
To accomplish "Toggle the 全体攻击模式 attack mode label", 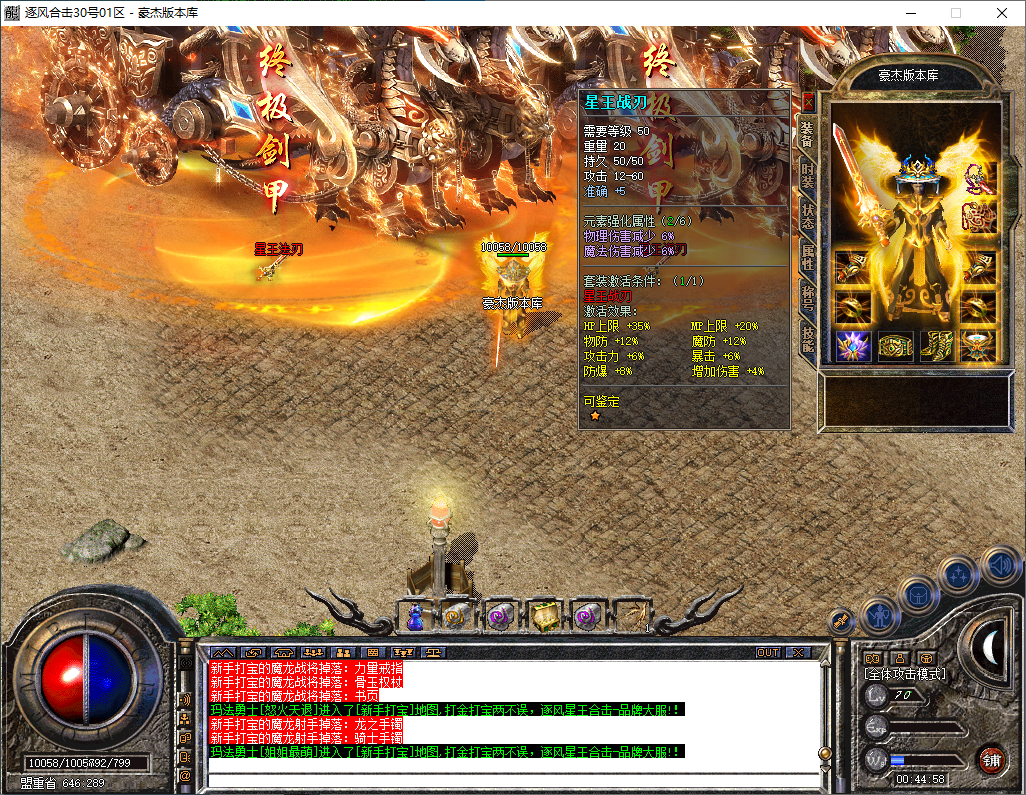I will pyautogui.click(x=904, y=674).
